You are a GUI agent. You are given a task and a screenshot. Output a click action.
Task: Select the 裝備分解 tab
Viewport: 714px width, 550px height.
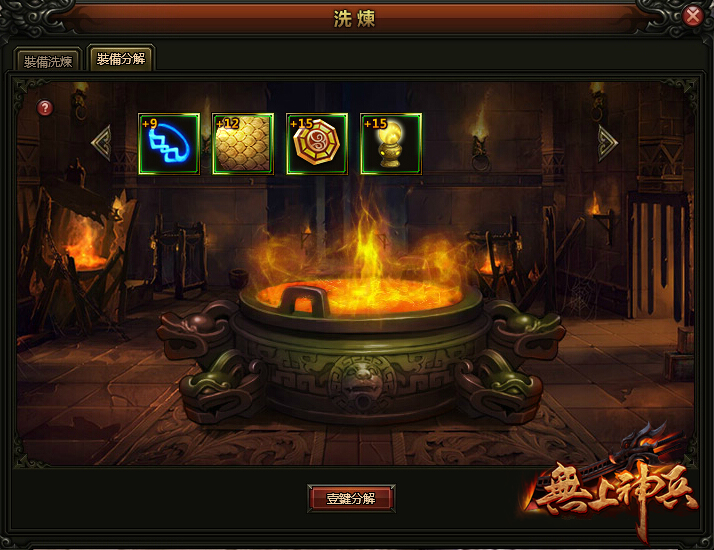pyautogui.click(x=120, y=59)
